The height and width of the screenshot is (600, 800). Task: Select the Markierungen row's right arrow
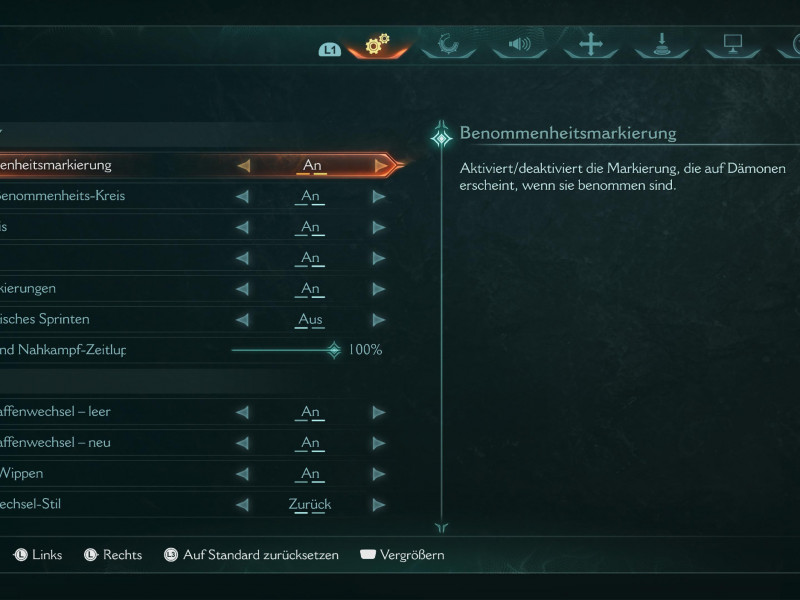(379, 289)
